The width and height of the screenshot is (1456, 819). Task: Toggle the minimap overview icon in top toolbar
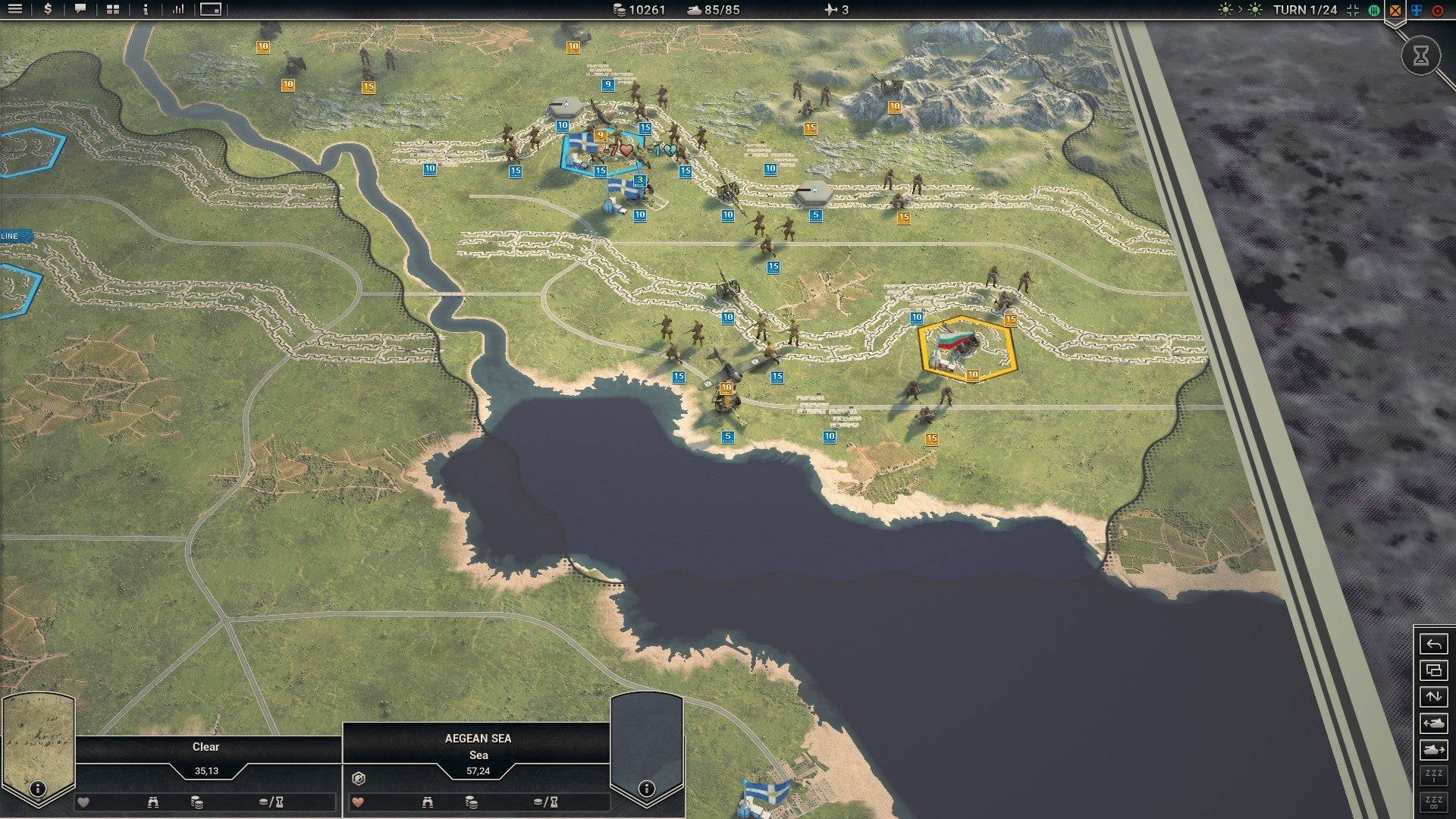(210, 11)
